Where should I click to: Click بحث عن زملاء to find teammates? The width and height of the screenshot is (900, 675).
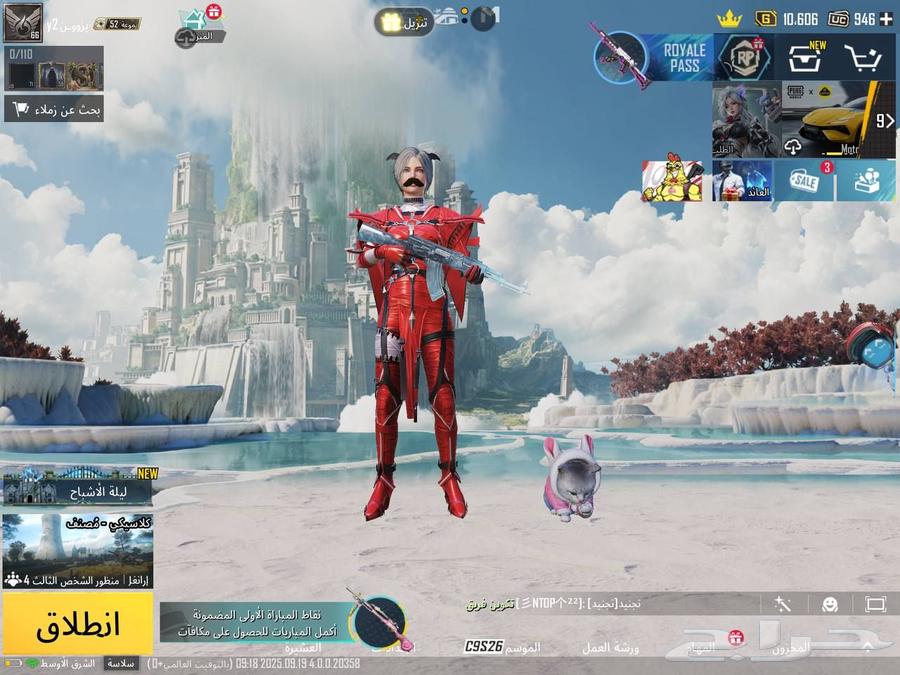coord(54,108)
